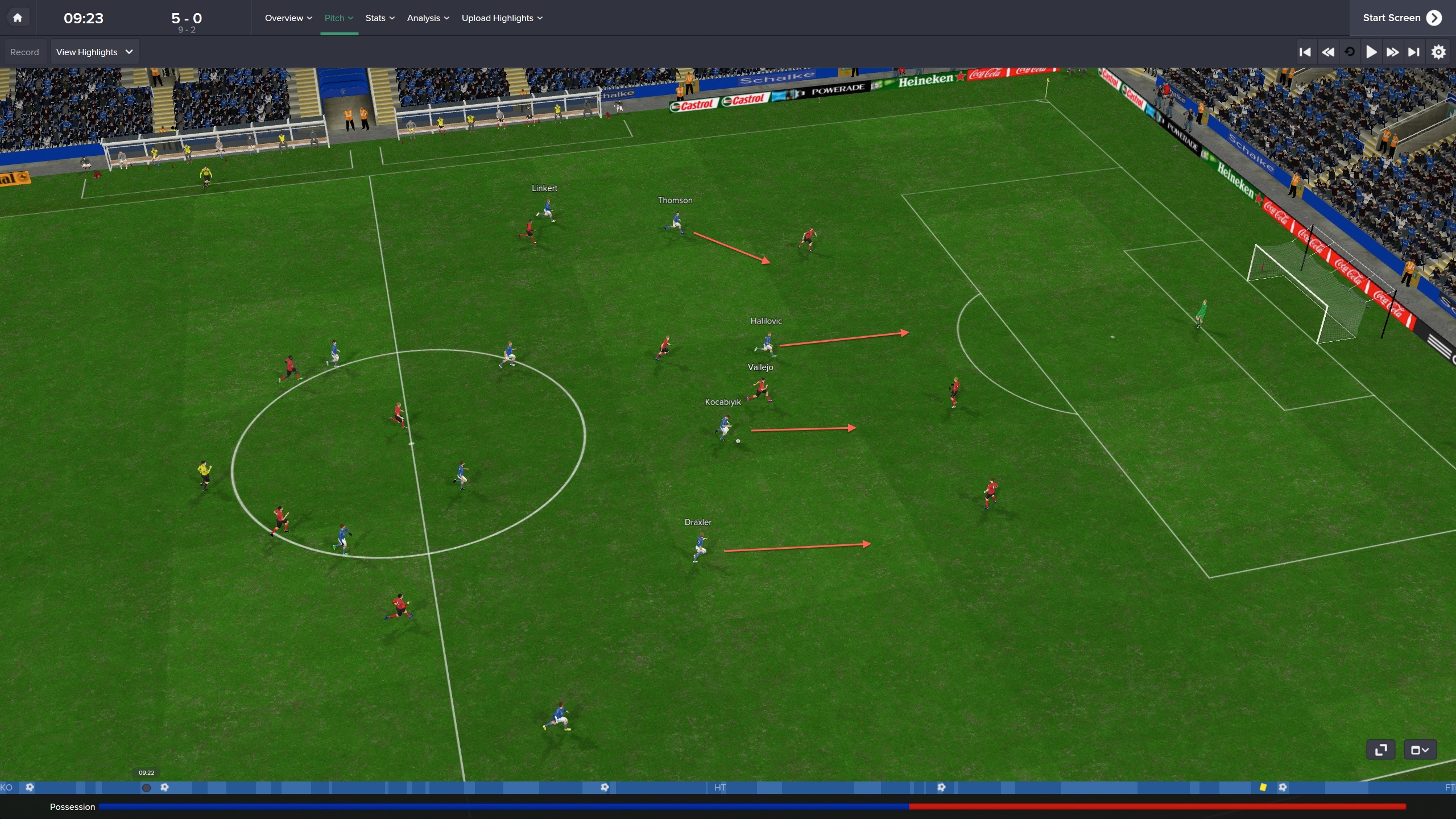Play the match highlight

click(1371, 52)
